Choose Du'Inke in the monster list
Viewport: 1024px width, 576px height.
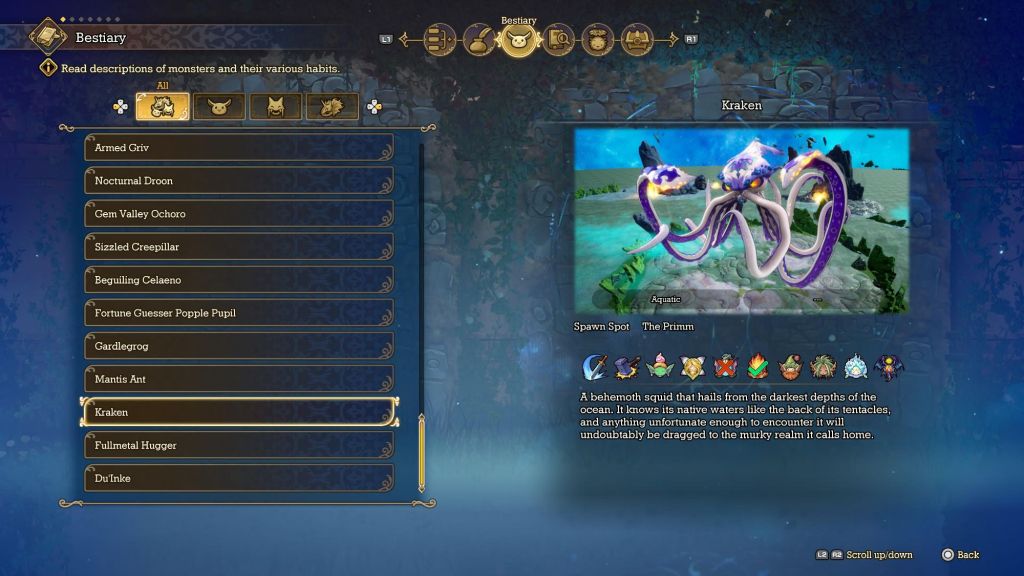pos(238,478)
